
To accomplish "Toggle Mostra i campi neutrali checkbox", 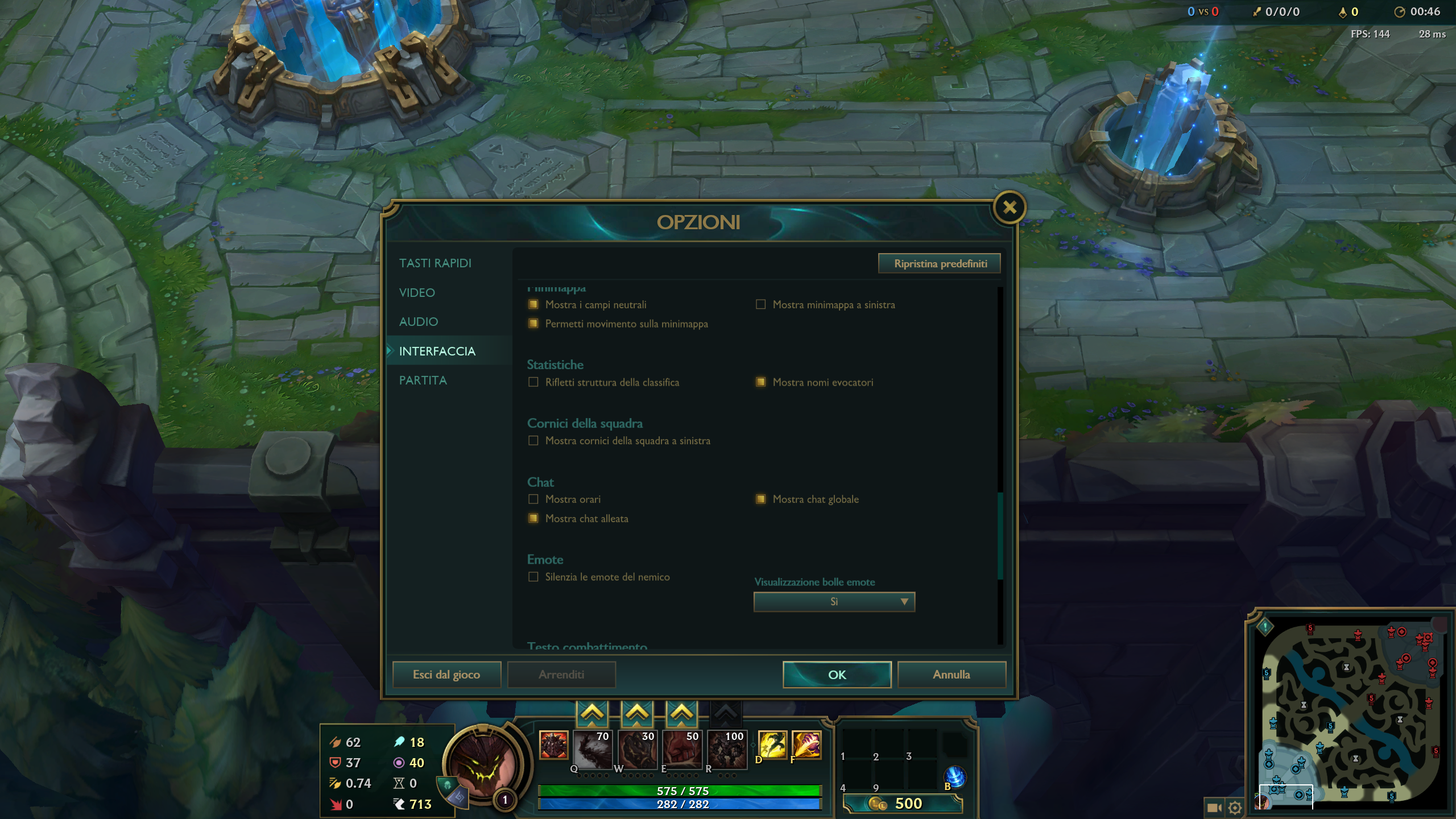I will (x=533, y=305).
